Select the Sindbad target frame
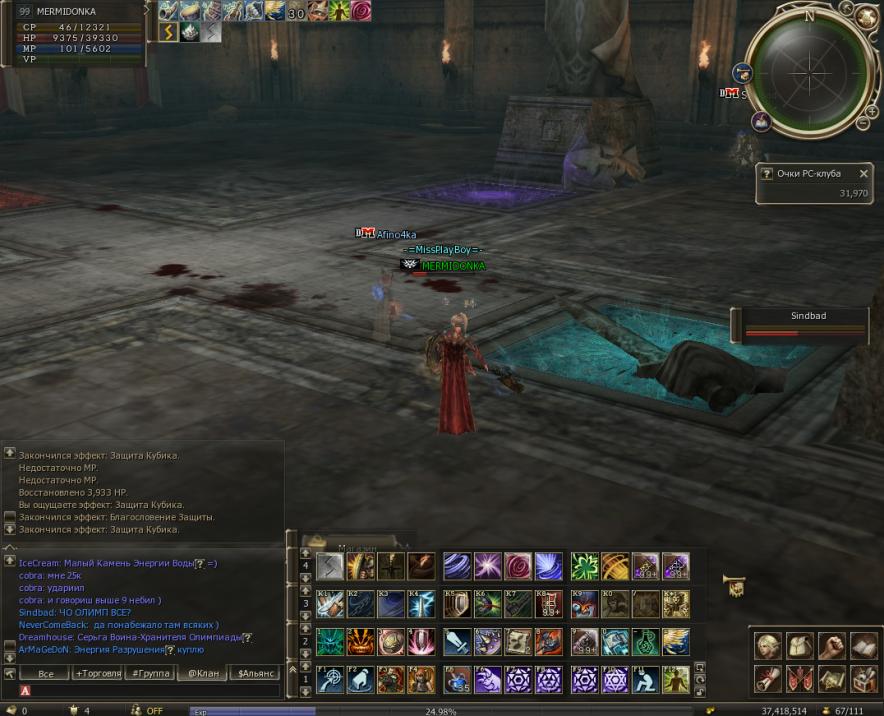 [800, 324]
